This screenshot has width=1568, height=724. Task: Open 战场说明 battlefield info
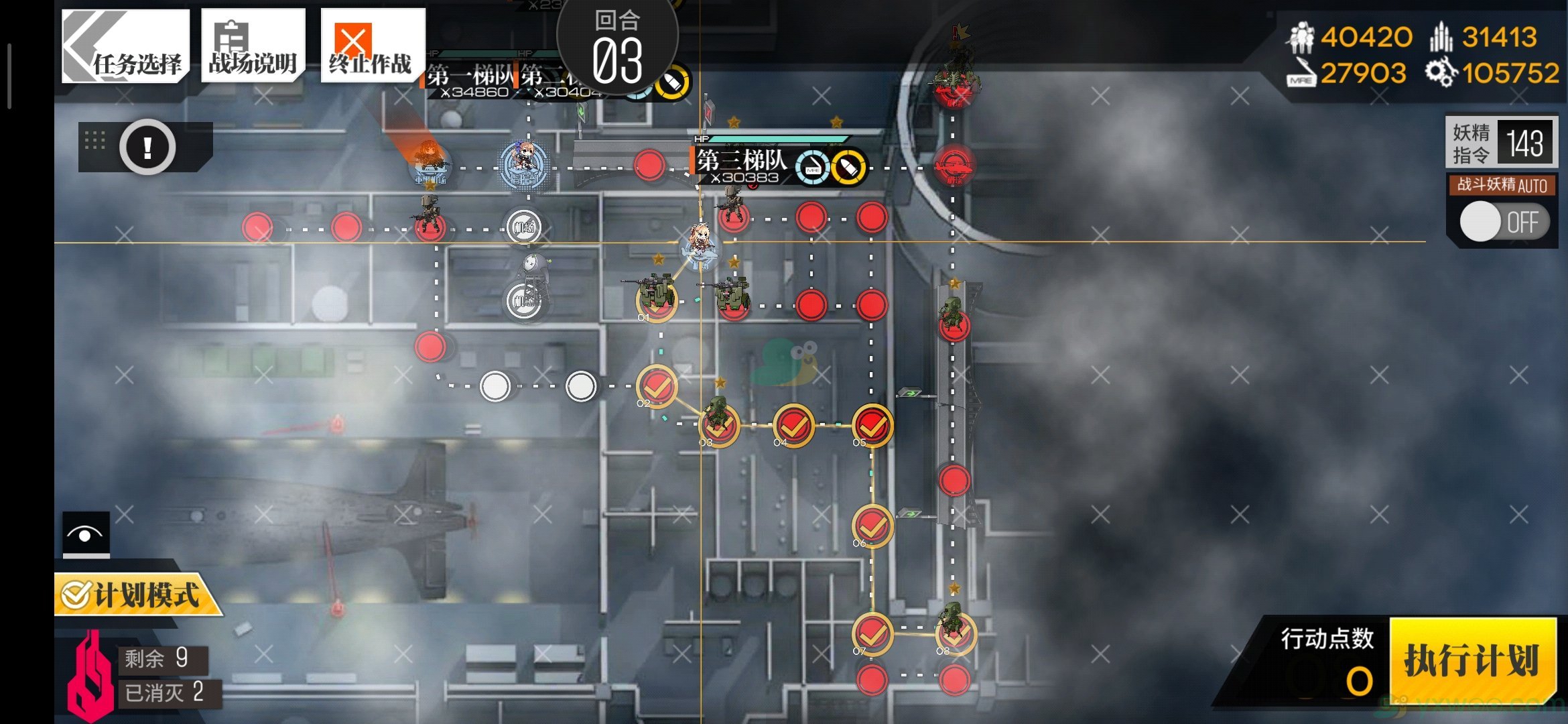click(x=253, y=46)
